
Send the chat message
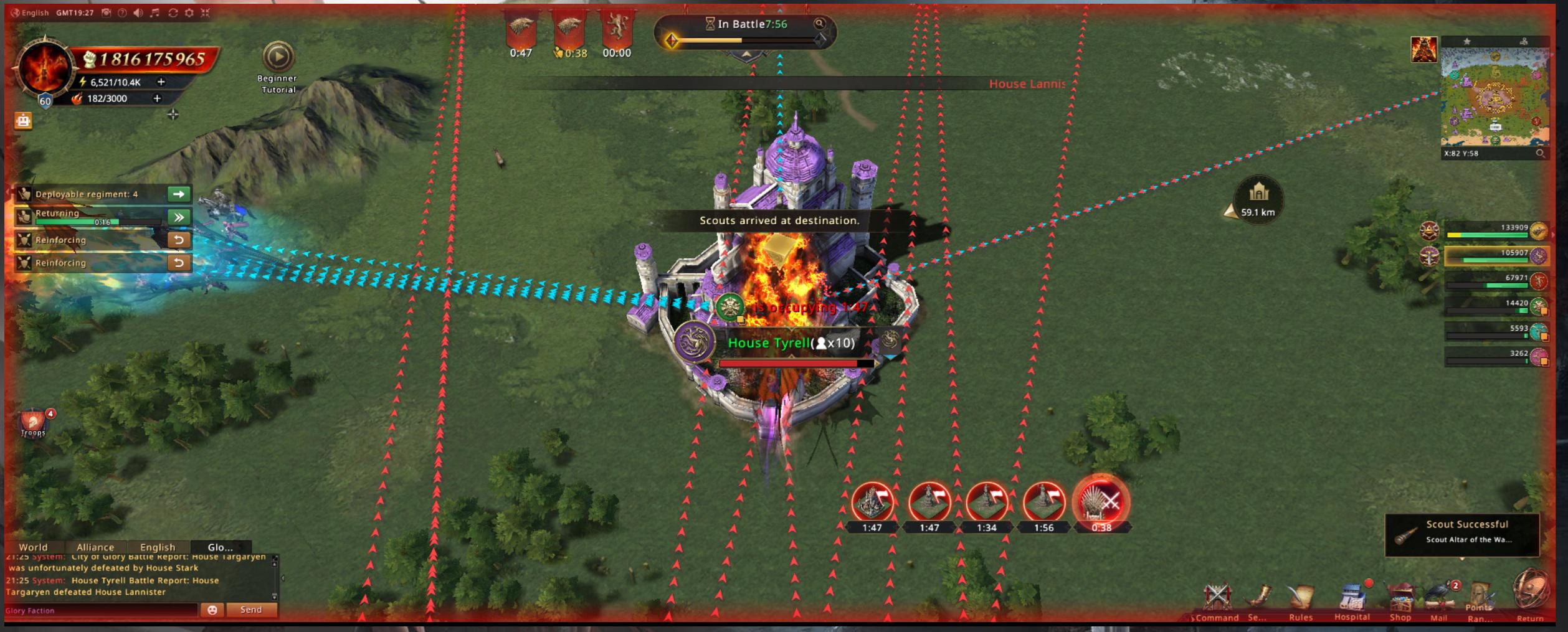[x=251, y=610]
